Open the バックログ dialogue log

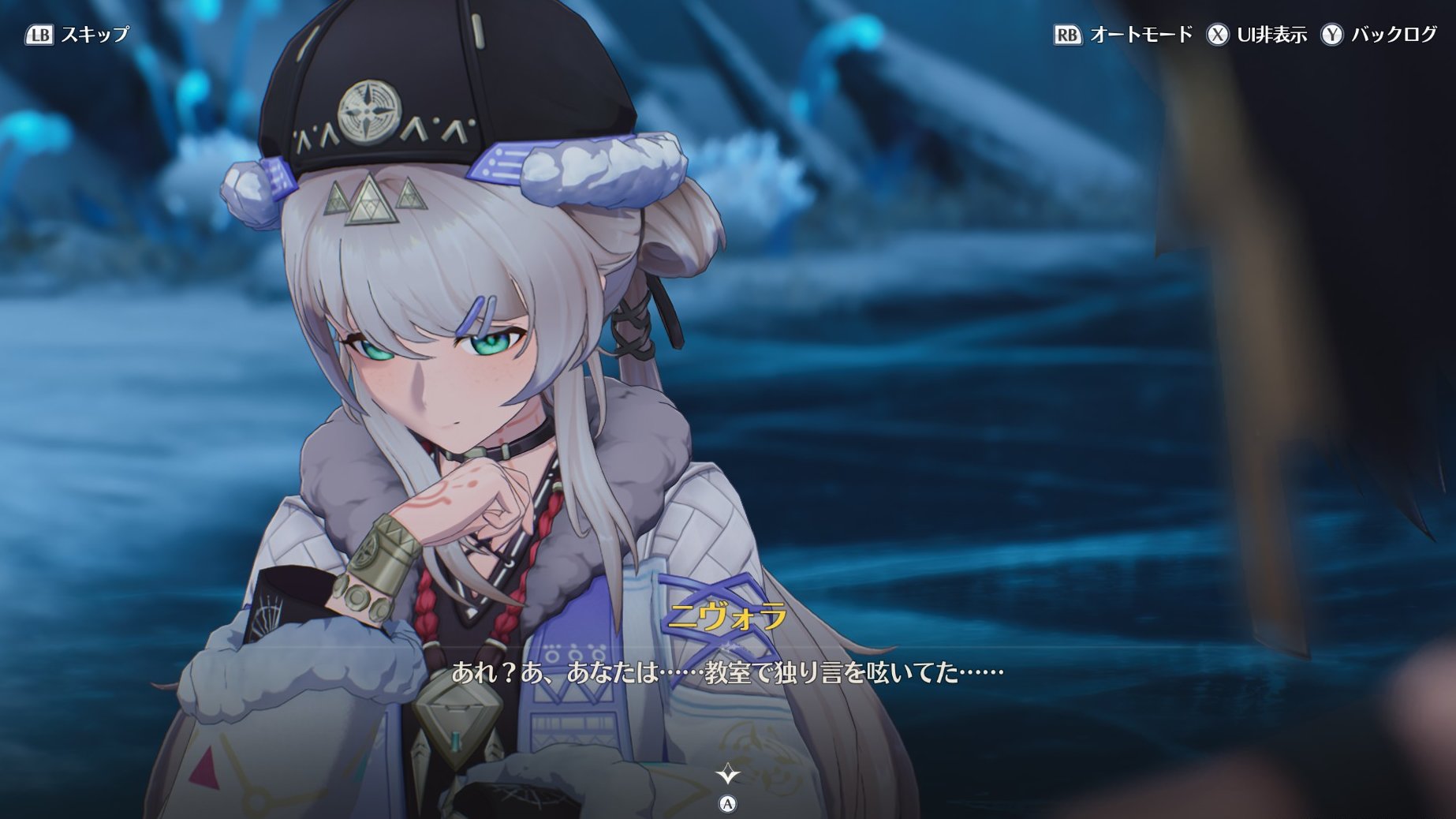[1379, 35]
